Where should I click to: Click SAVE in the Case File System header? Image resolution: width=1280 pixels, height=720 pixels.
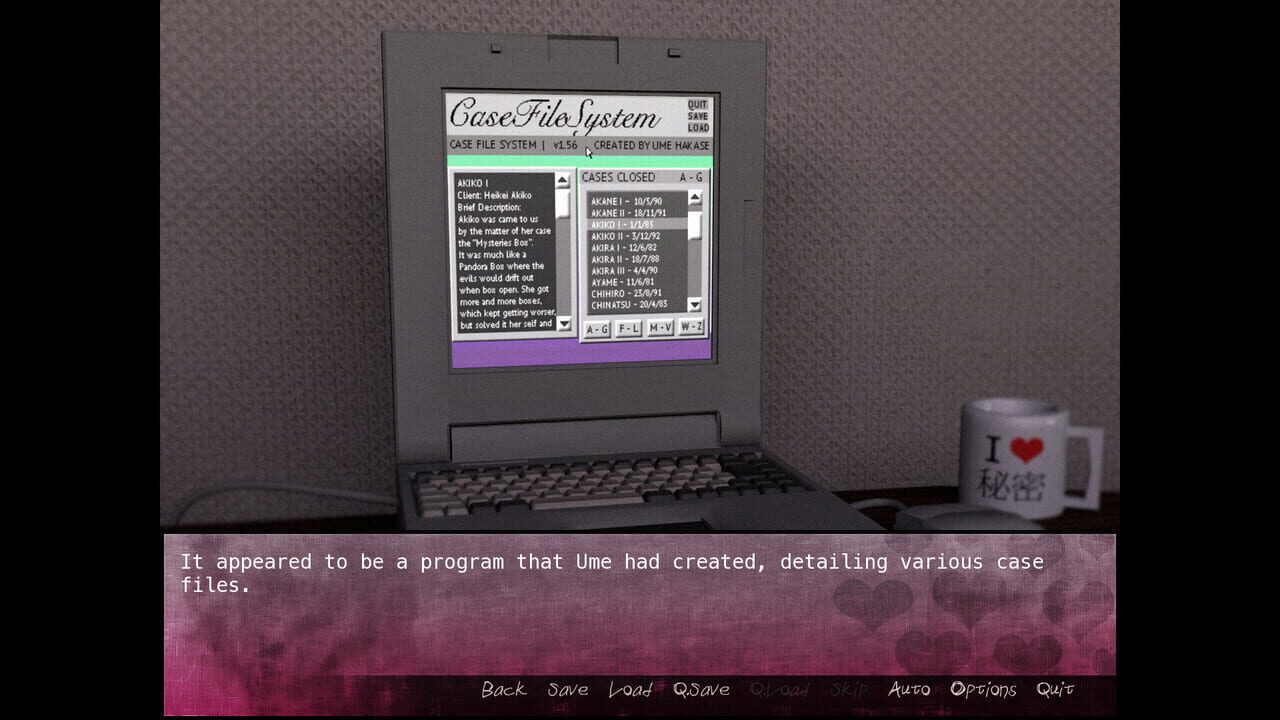pyautogui.click(x=697, y=115)
